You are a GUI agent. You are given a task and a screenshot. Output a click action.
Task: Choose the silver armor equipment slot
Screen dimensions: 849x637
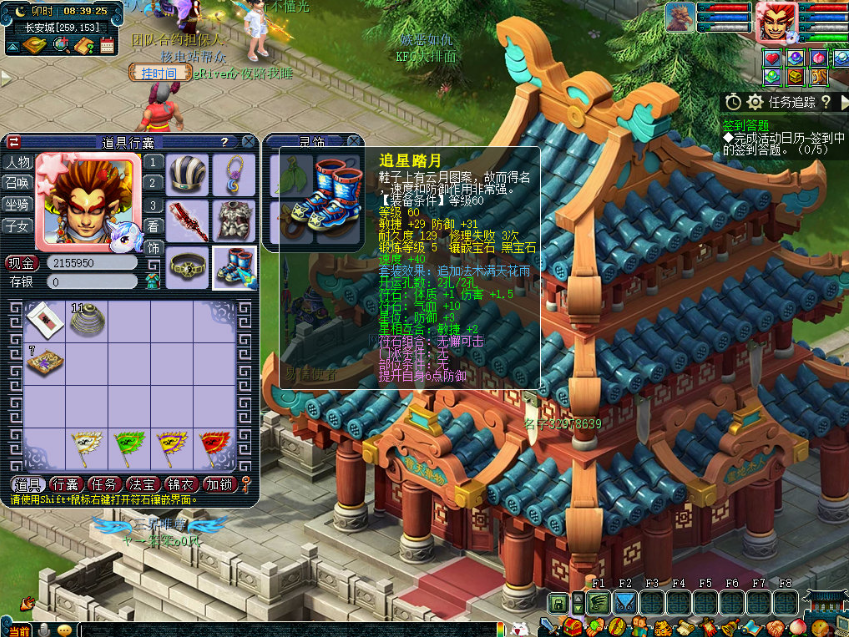(234, 221)
